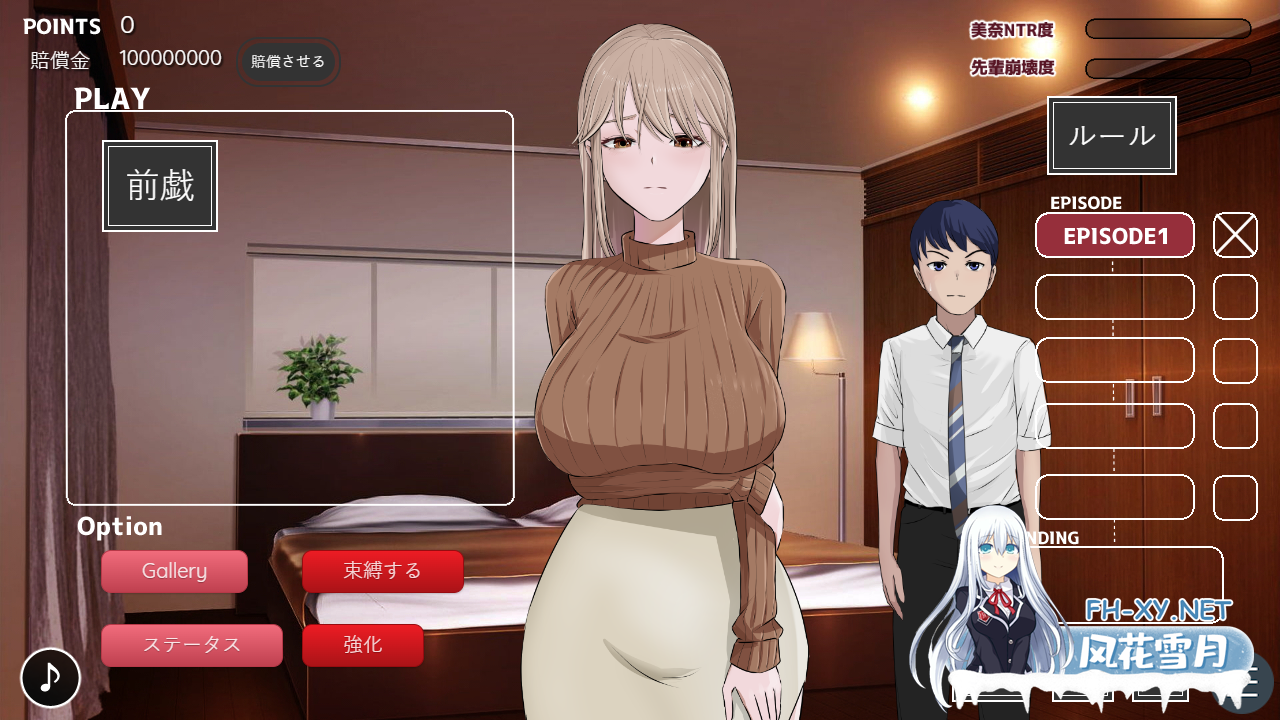Image resolution: width=1280 pixels, height=720 pixels.
Task: Click the empty checkbox beside the third episode slot
Action: [x=1234, y=361]
